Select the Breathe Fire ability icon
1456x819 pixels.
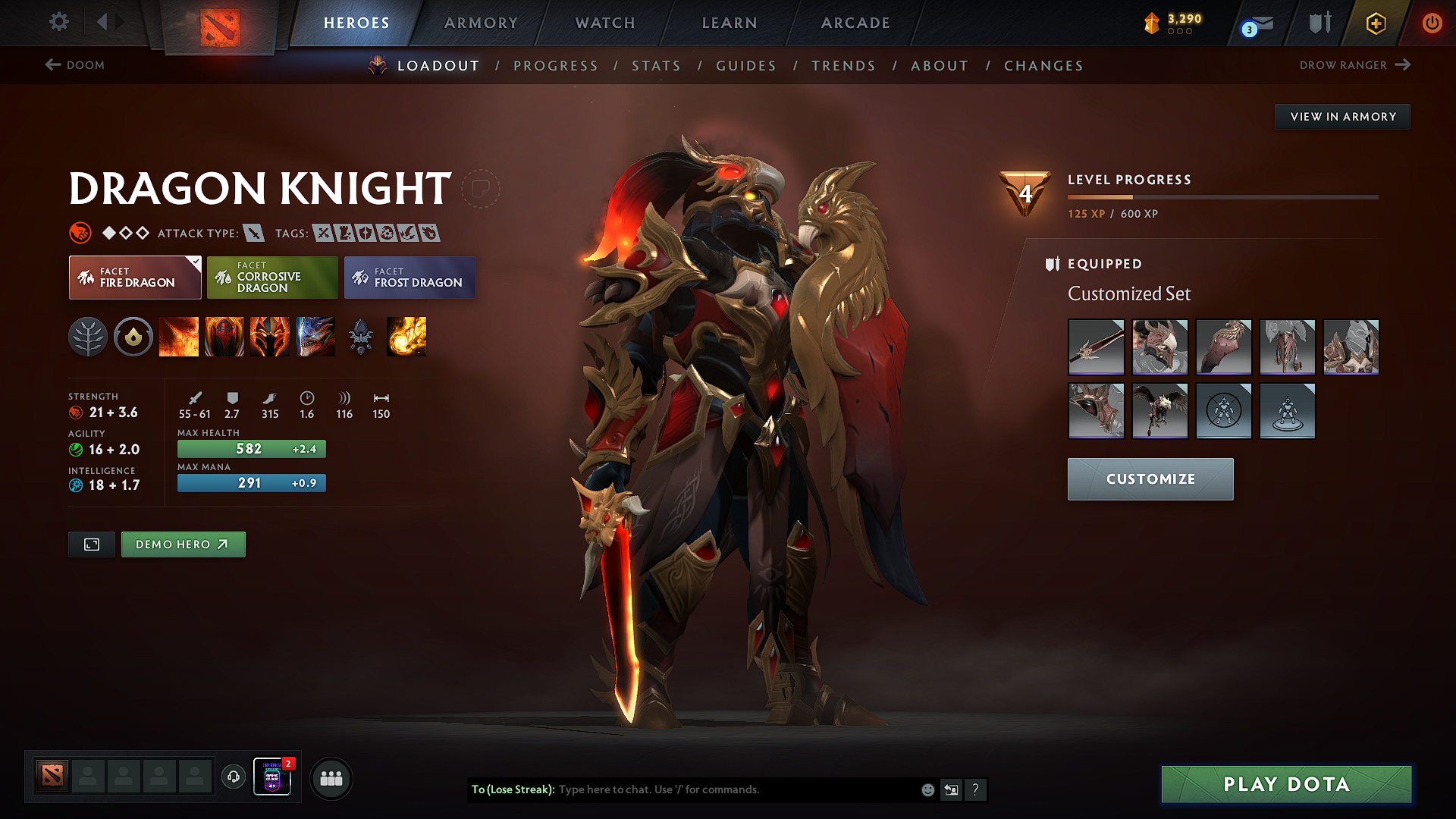click(179, 337)
